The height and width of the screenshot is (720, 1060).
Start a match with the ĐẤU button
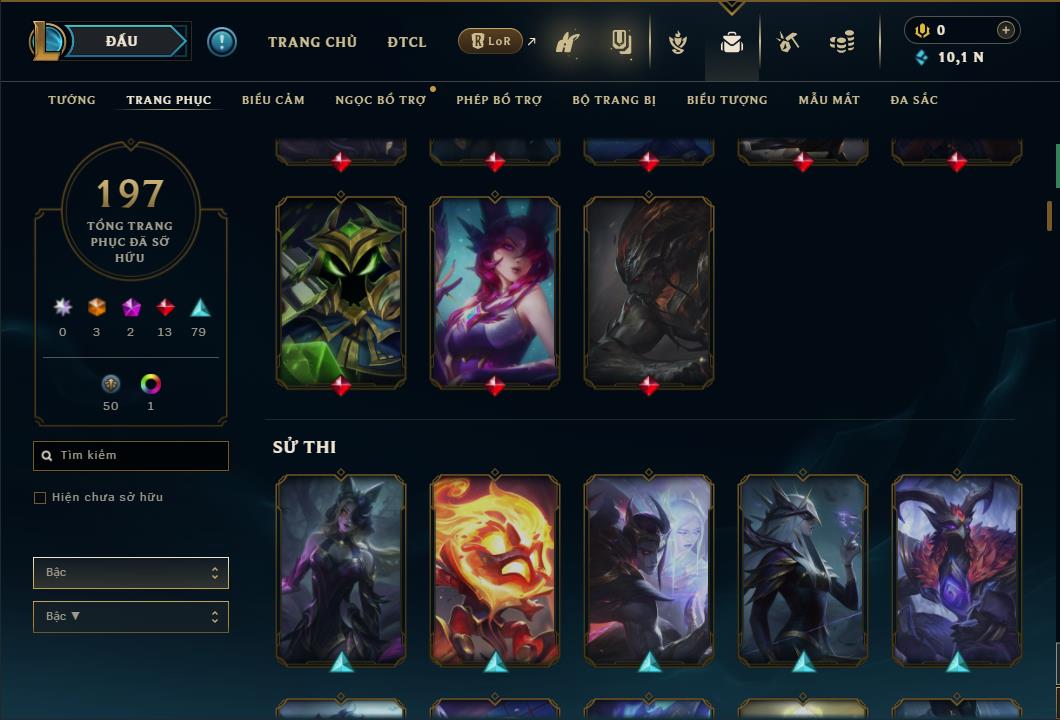(x=122, y=41)
